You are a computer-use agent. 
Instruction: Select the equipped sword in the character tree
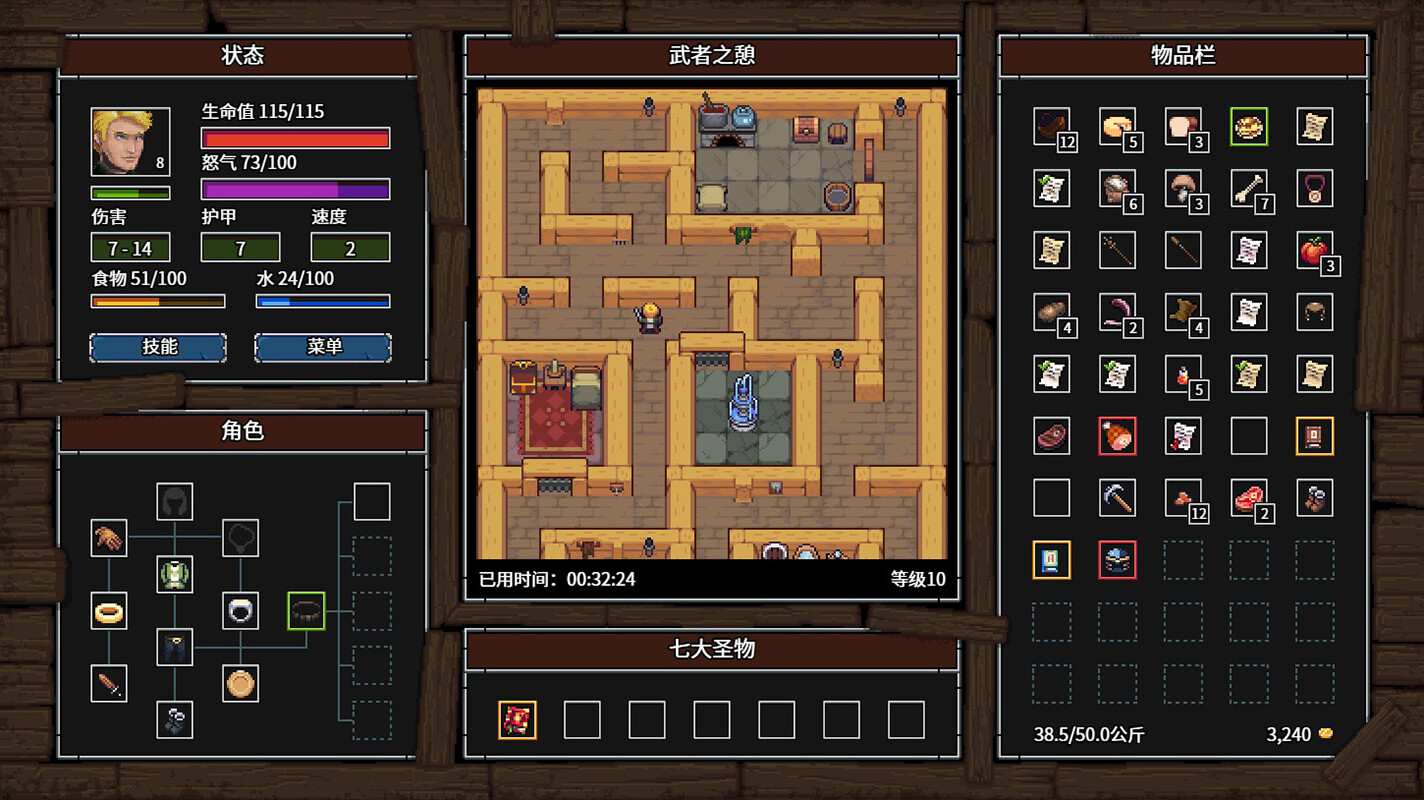pyautogui.click(x=109, y=684)
